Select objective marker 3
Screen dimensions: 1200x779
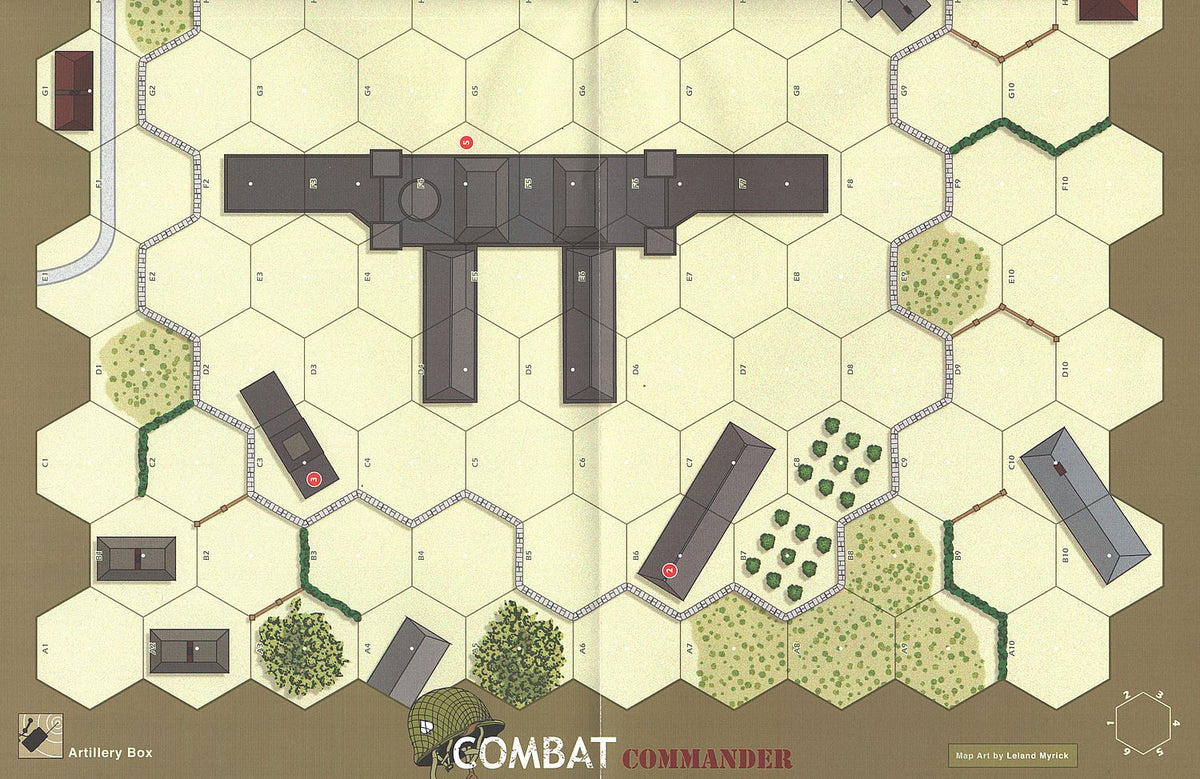pos(314,479)
